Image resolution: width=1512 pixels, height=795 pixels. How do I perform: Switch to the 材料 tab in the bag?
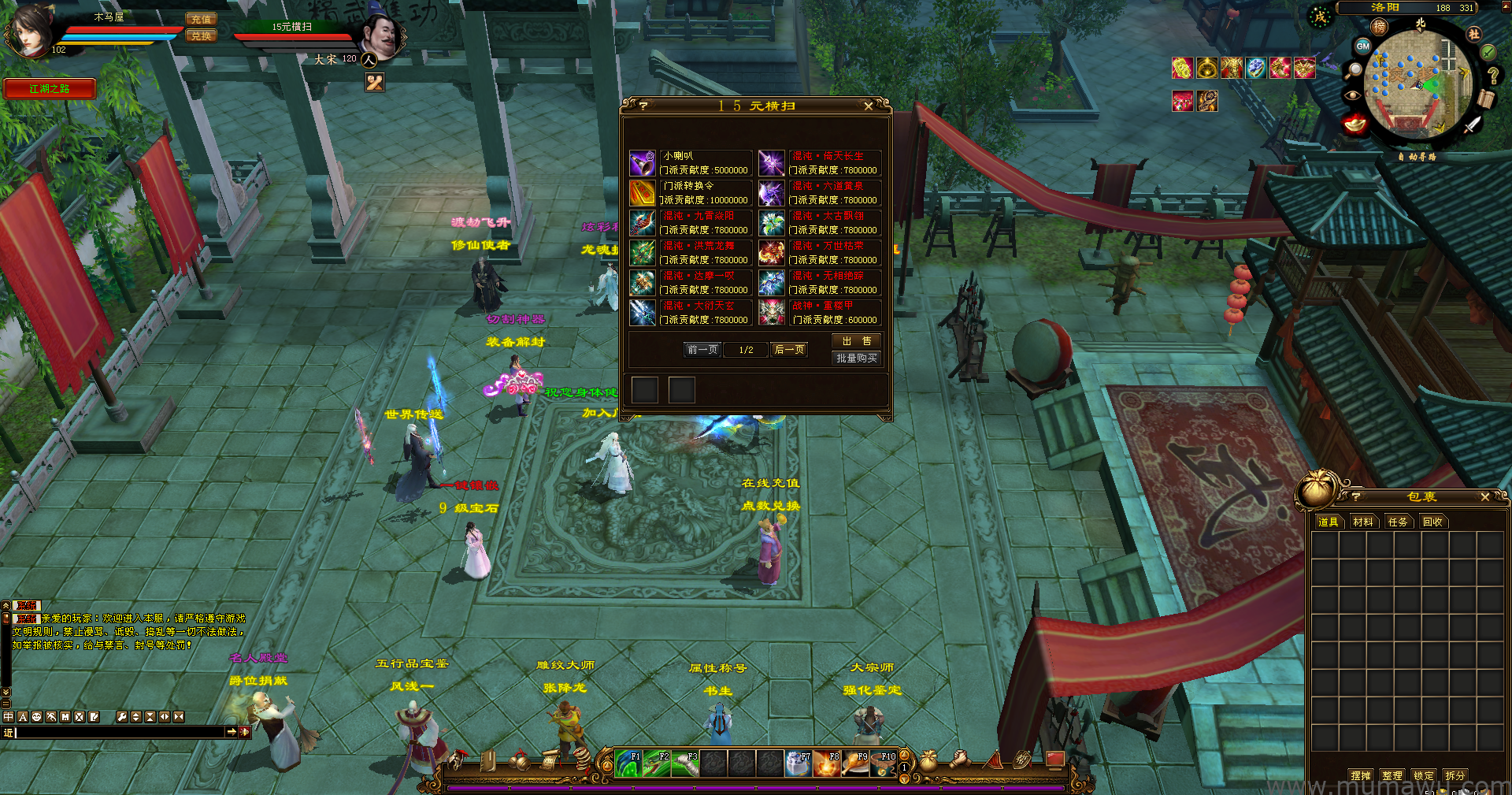coord(1362,522)
